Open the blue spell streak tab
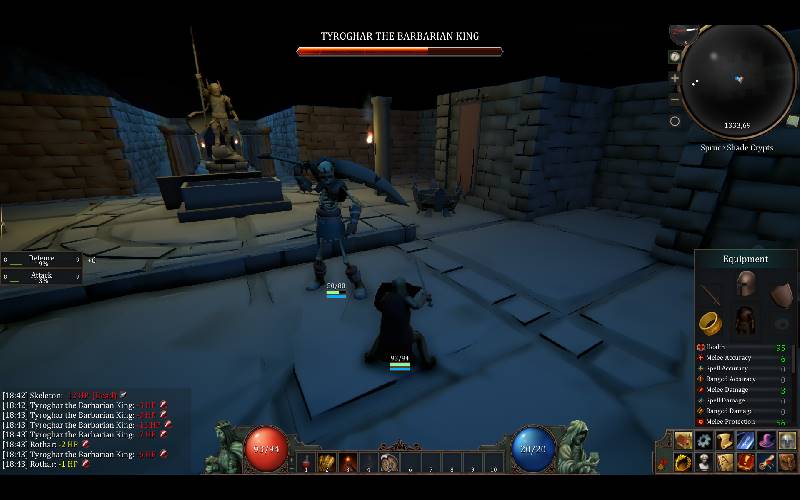The height and width of the screenshot is (500, 800). (x=746, y=441)
